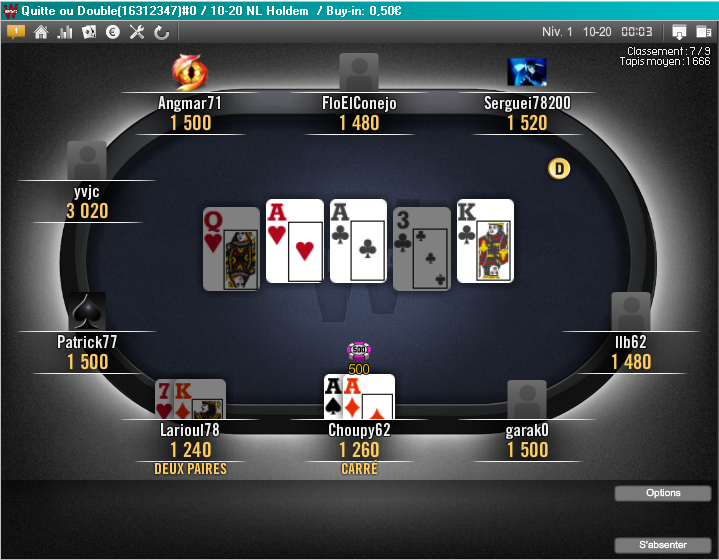The width and height of the screenshot is (719, 560).
Task: Select Patrick77's spade avatar
Action: pos(87,311)
